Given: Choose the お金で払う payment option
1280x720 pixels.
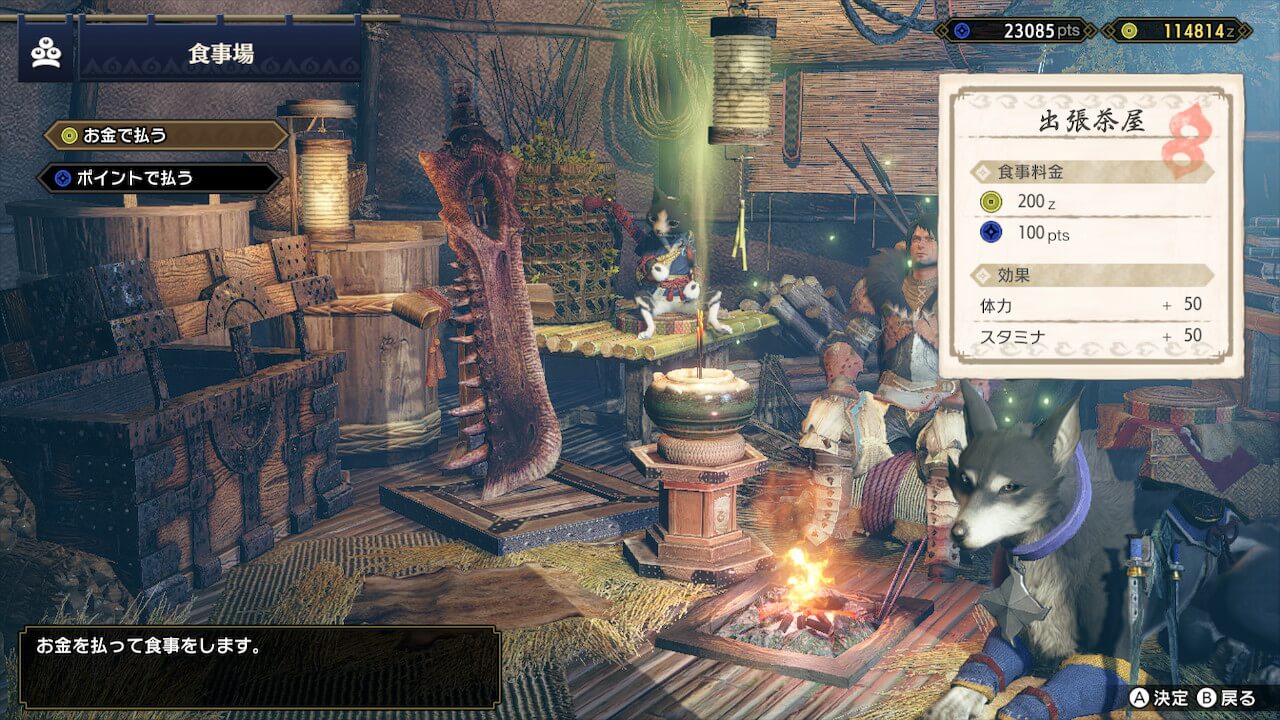Looking at the screenshot, I should (165, 135).
